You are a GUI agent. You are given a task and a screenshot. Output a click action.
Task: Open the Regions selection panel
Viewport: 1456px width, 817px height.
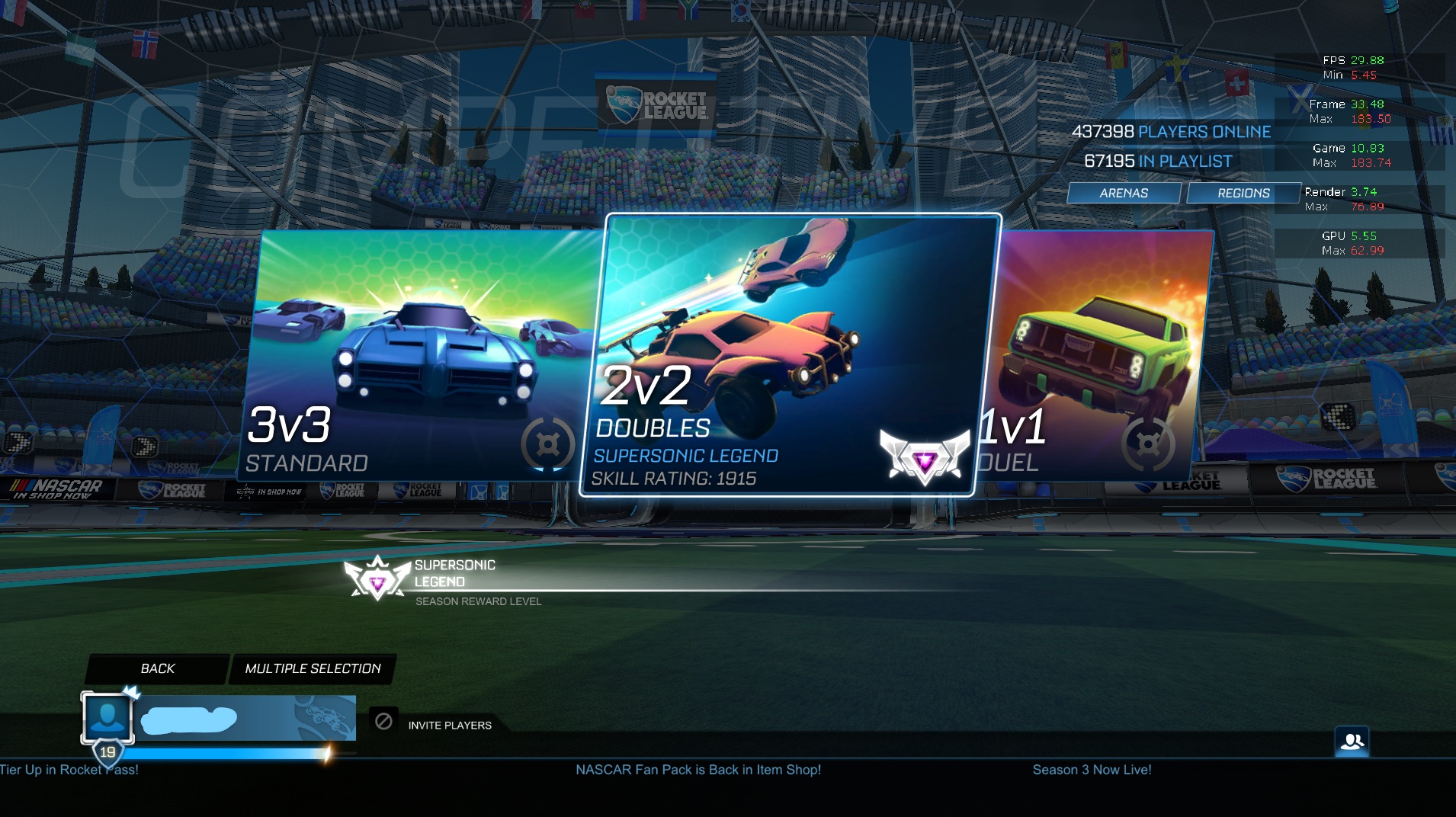(x=1241, y=193)
